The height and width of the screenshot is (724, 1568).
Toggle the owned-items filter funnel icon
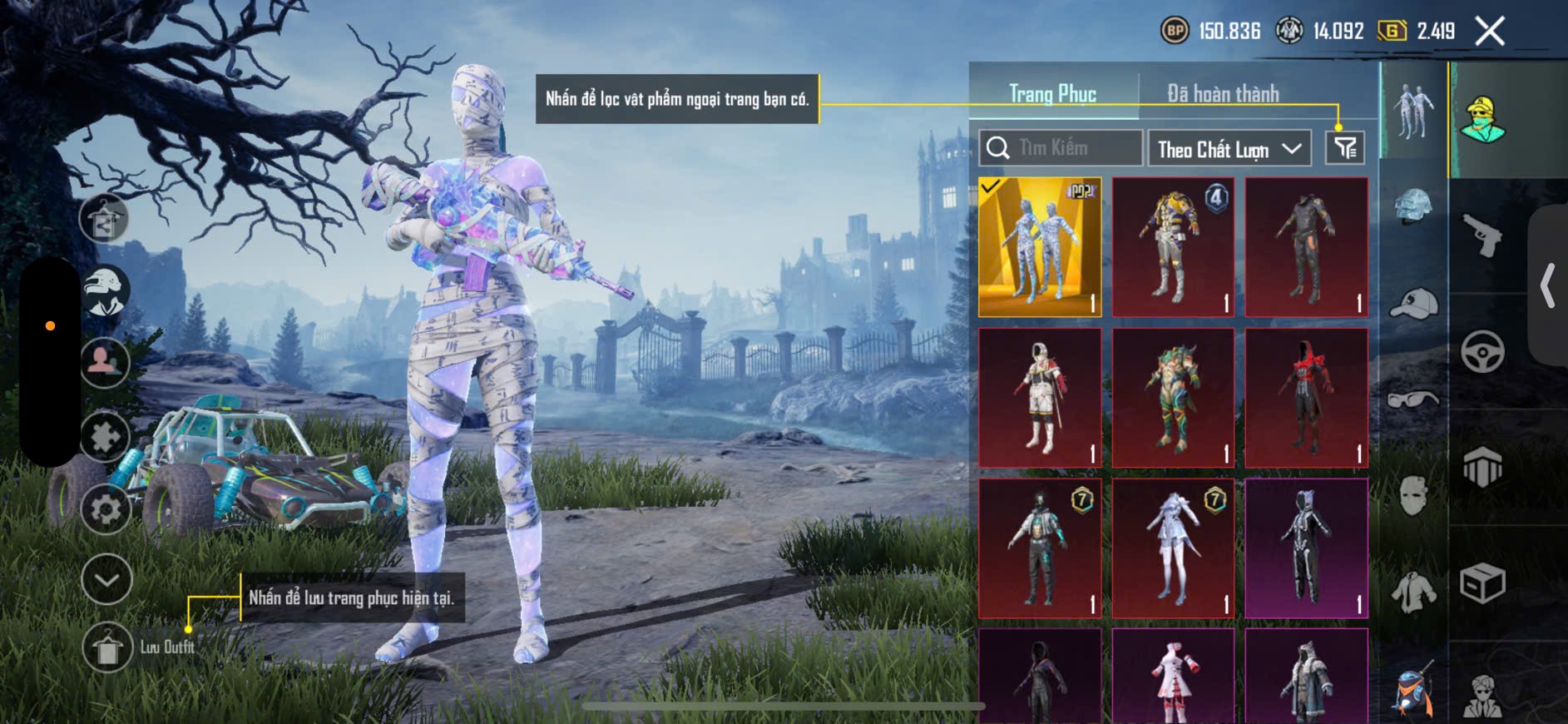tap(1344, 148)
